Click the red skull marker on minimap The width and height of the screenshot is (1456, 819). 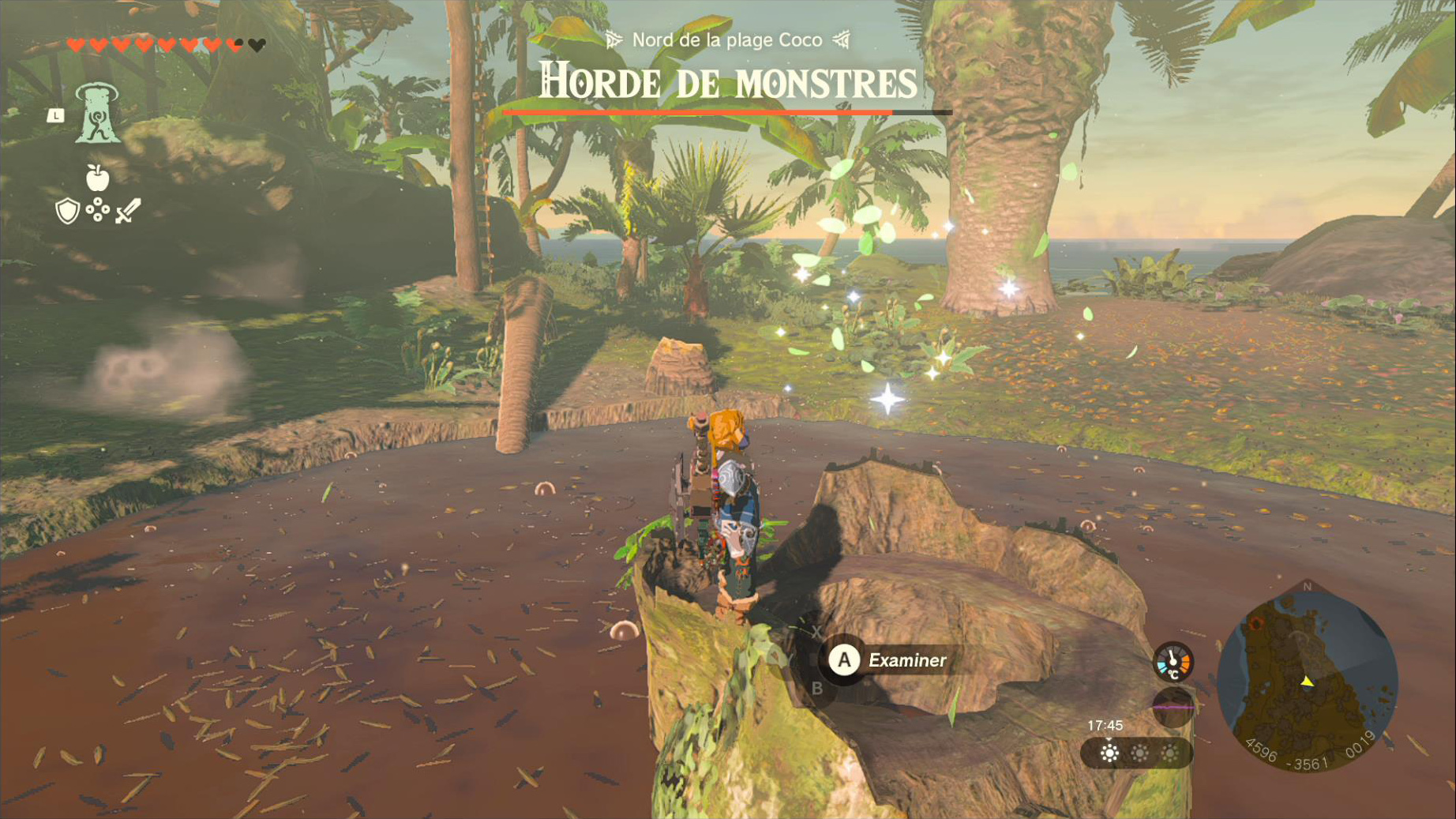(1256, 623)
